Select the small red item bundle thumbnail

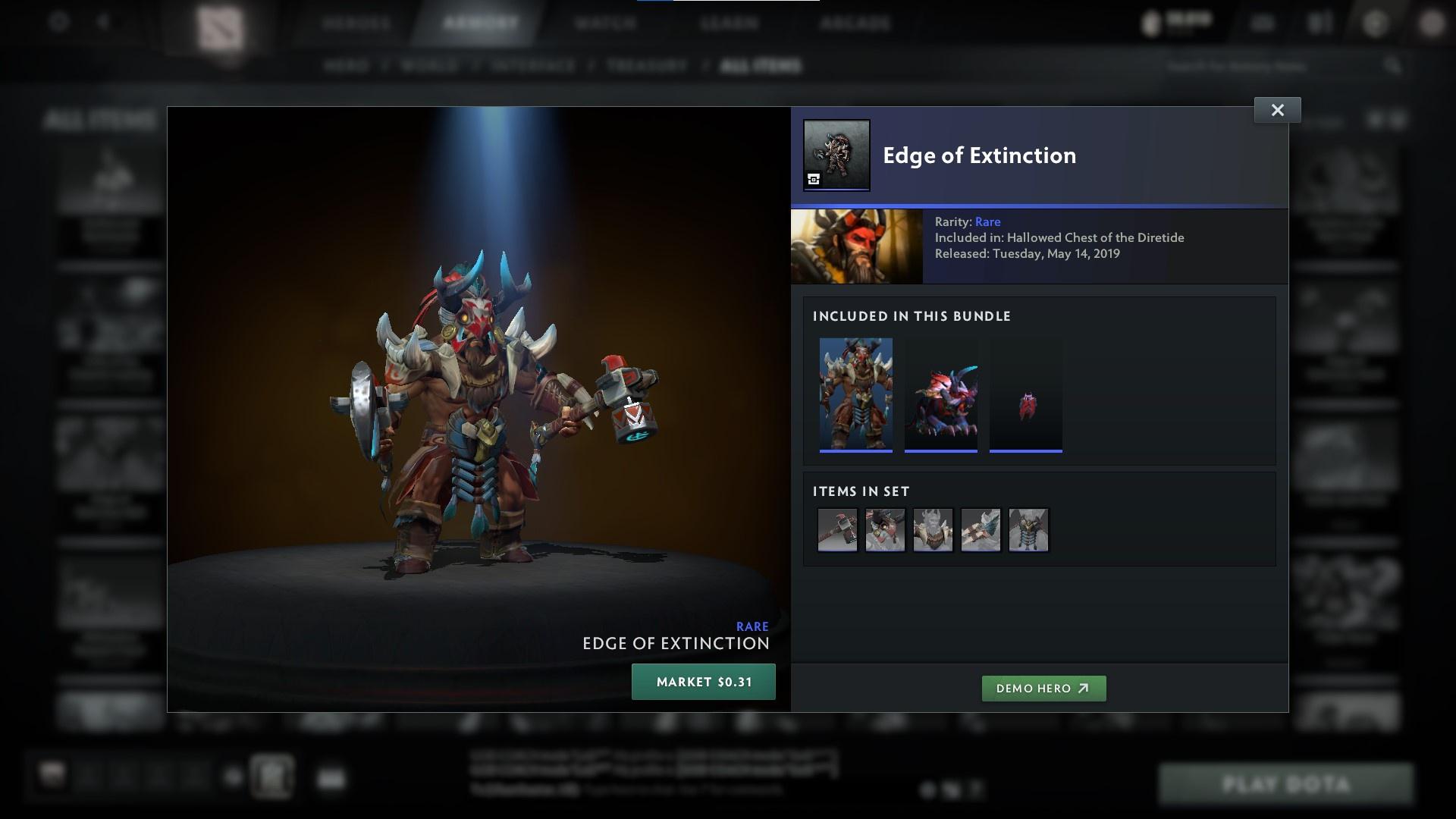1026,394
